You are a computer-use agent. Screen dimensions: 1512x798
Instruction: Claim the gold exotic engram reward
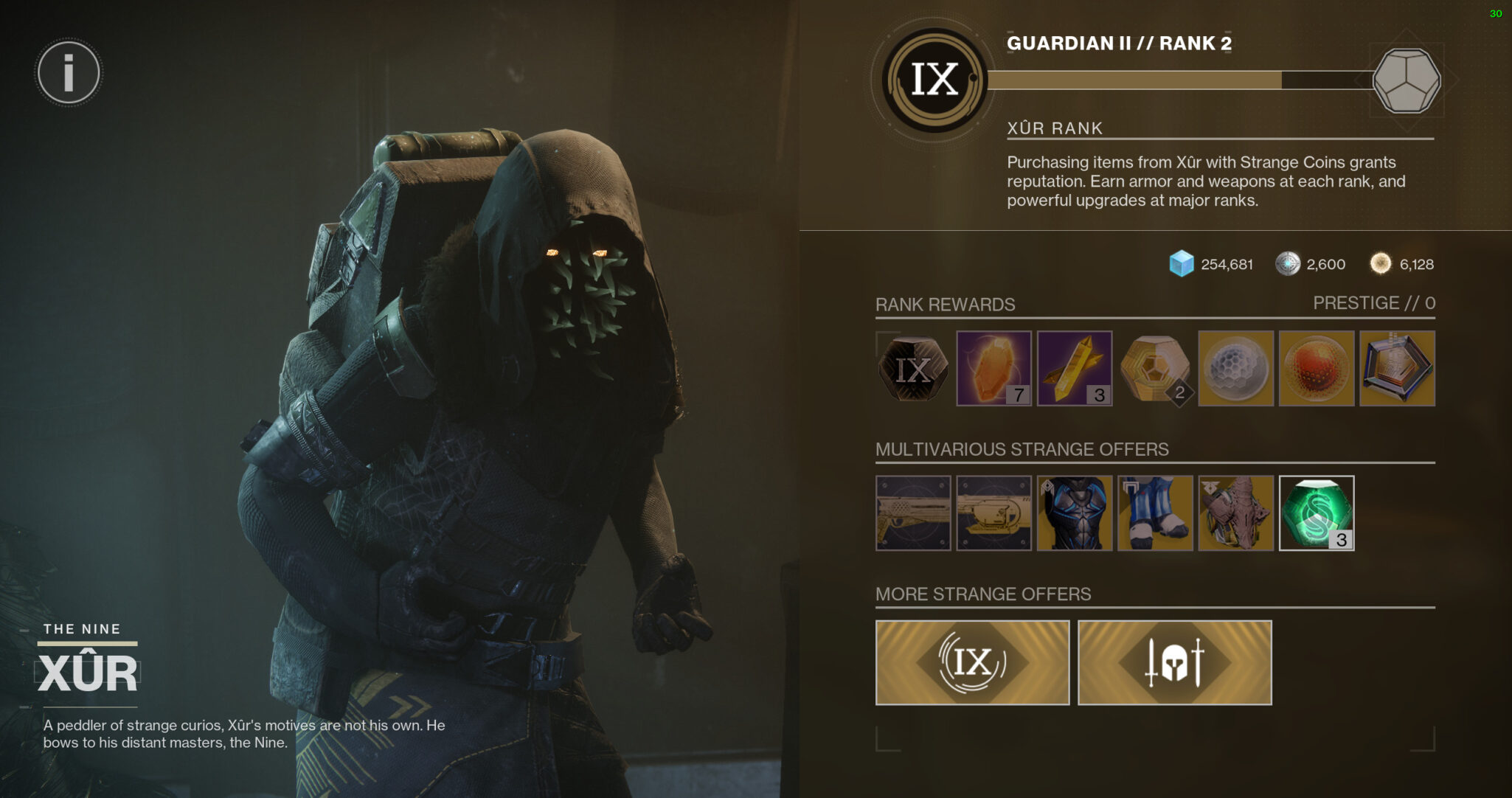[1155, 369]
